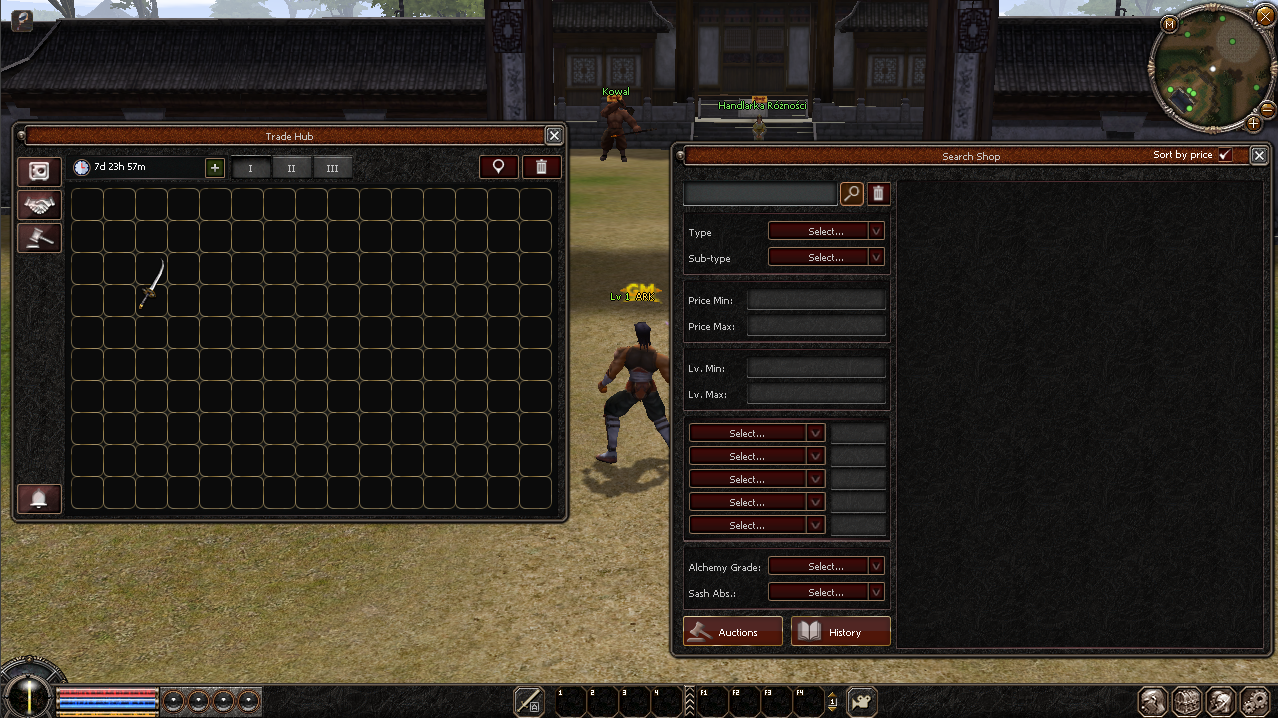Viewport: 1278px width, 718px height.
Task: Switch to Trade Hub page III
Action: click(x=332, y=168)
